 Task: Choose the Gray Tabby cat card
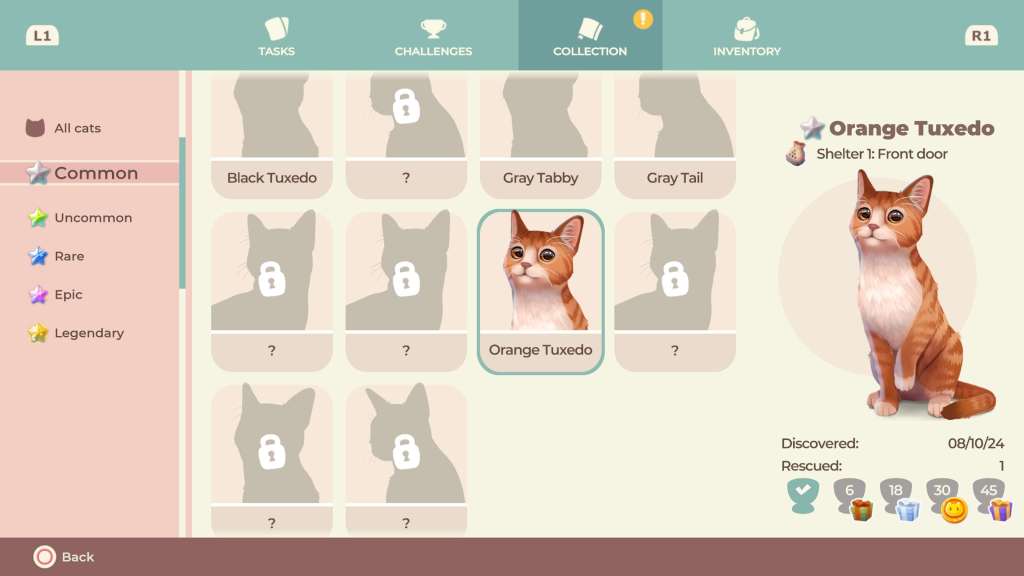tap(540, 135)
